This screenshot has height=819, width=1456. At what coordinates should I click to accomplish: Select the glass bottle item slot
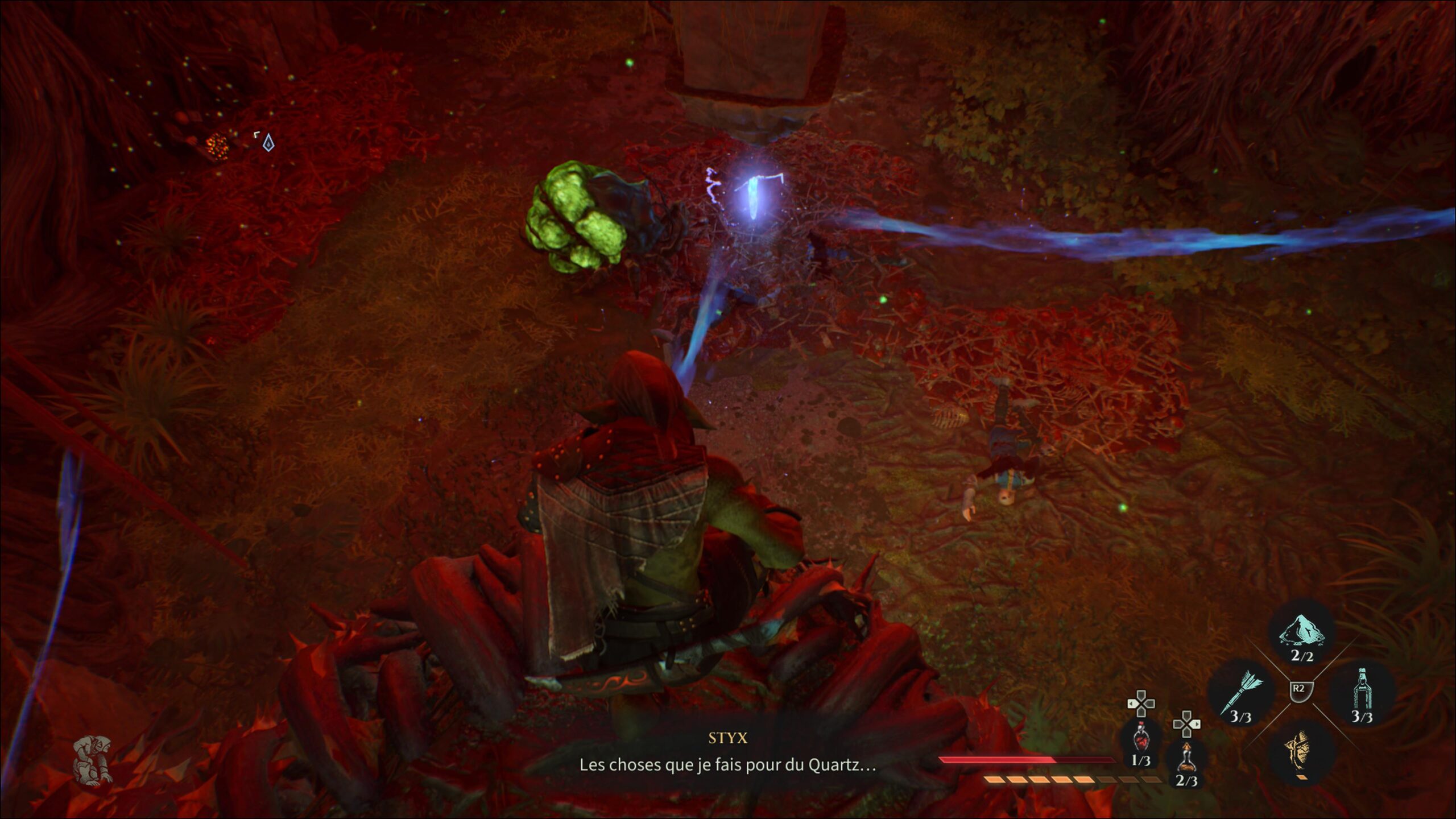coord(1361,693)
